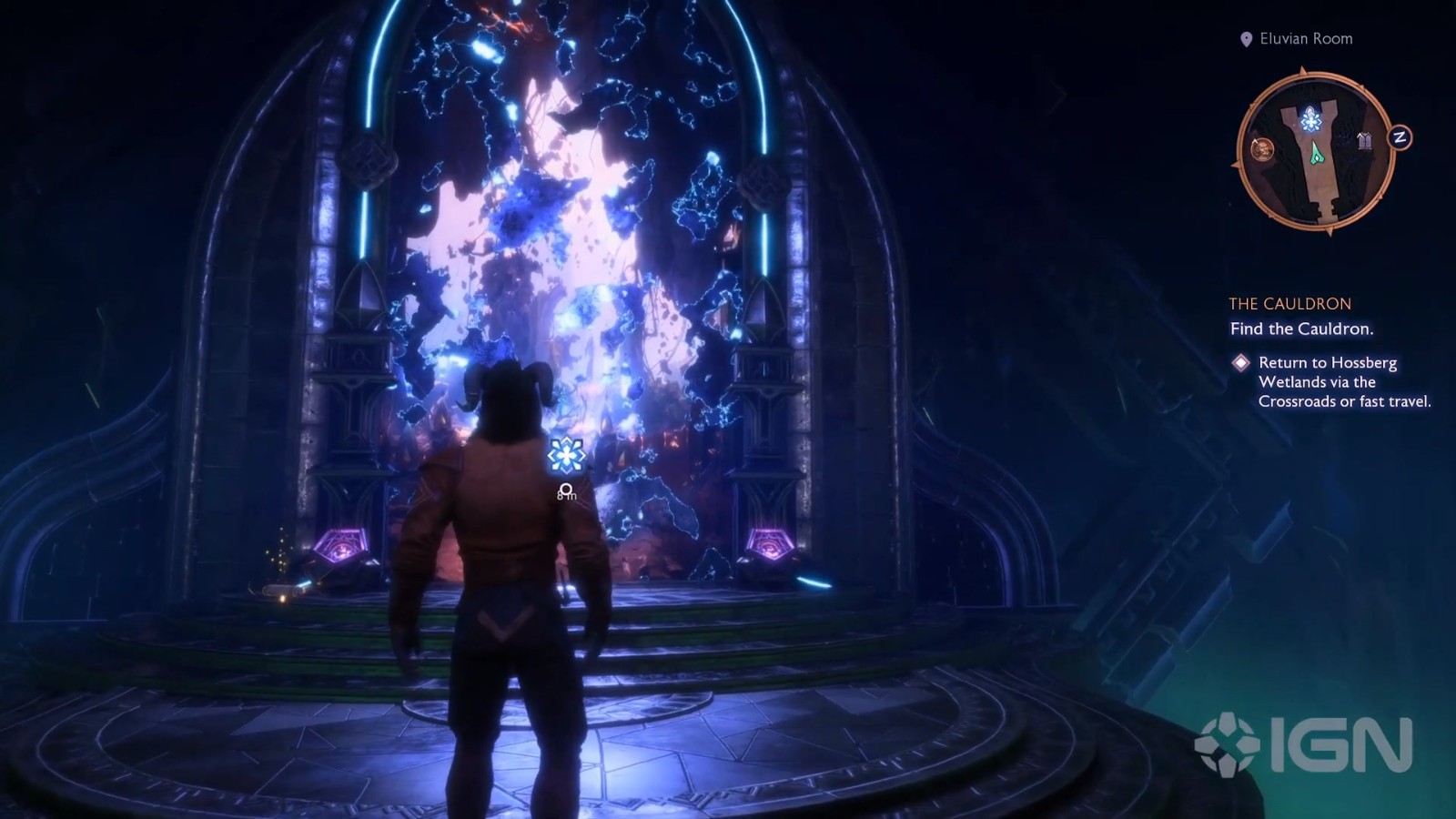Click the circular minimap
Viewport: 1456px width, 819px height.
[1316, 151]
